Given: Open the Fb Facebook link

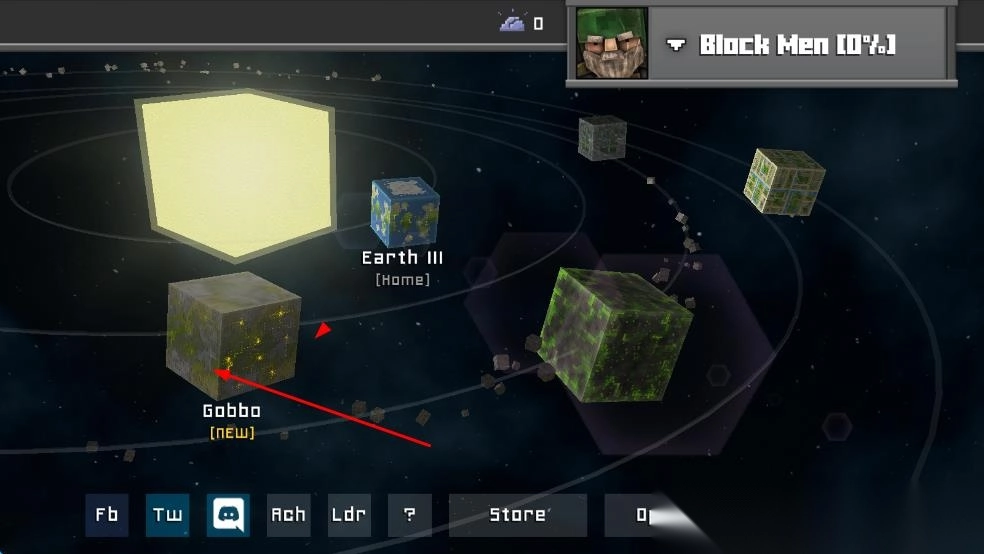Looking at the screenshot, I should 107,515.
